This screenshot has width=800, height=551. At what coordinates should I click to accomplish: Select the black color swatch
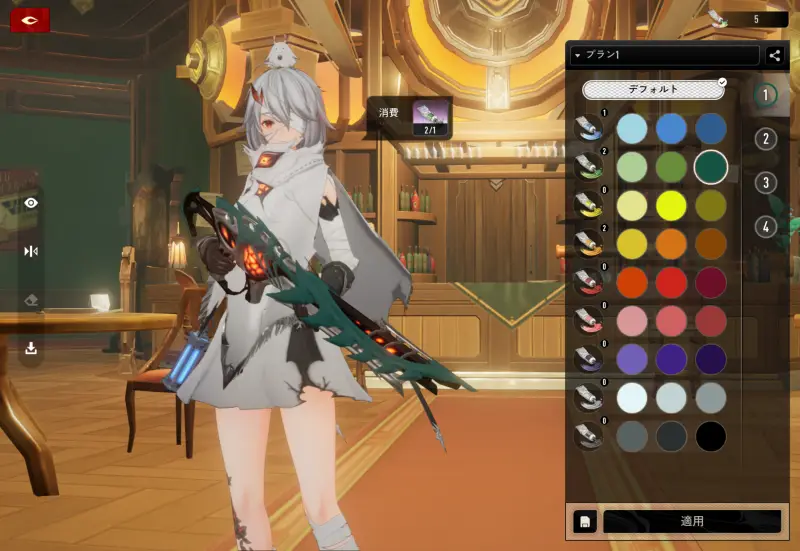click(x=710, y=436)
